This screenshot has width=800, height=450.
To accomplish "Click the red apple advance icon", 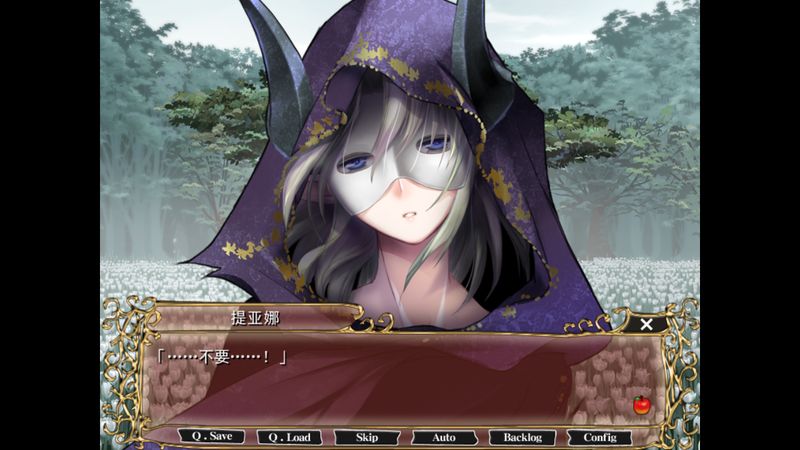I will 641,405.
